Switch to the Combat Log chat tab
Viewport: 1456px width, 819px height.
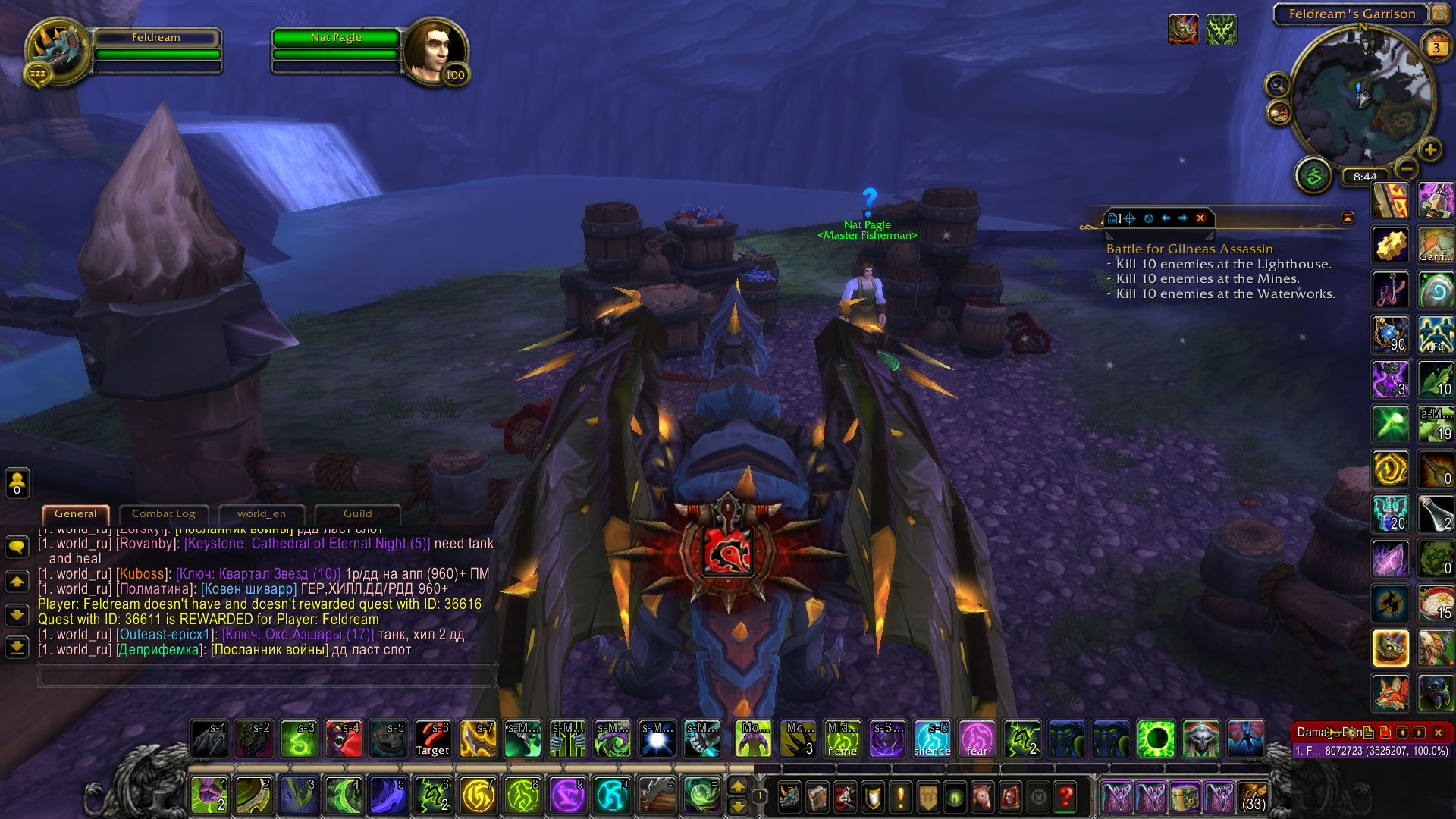tap(163, 513)
